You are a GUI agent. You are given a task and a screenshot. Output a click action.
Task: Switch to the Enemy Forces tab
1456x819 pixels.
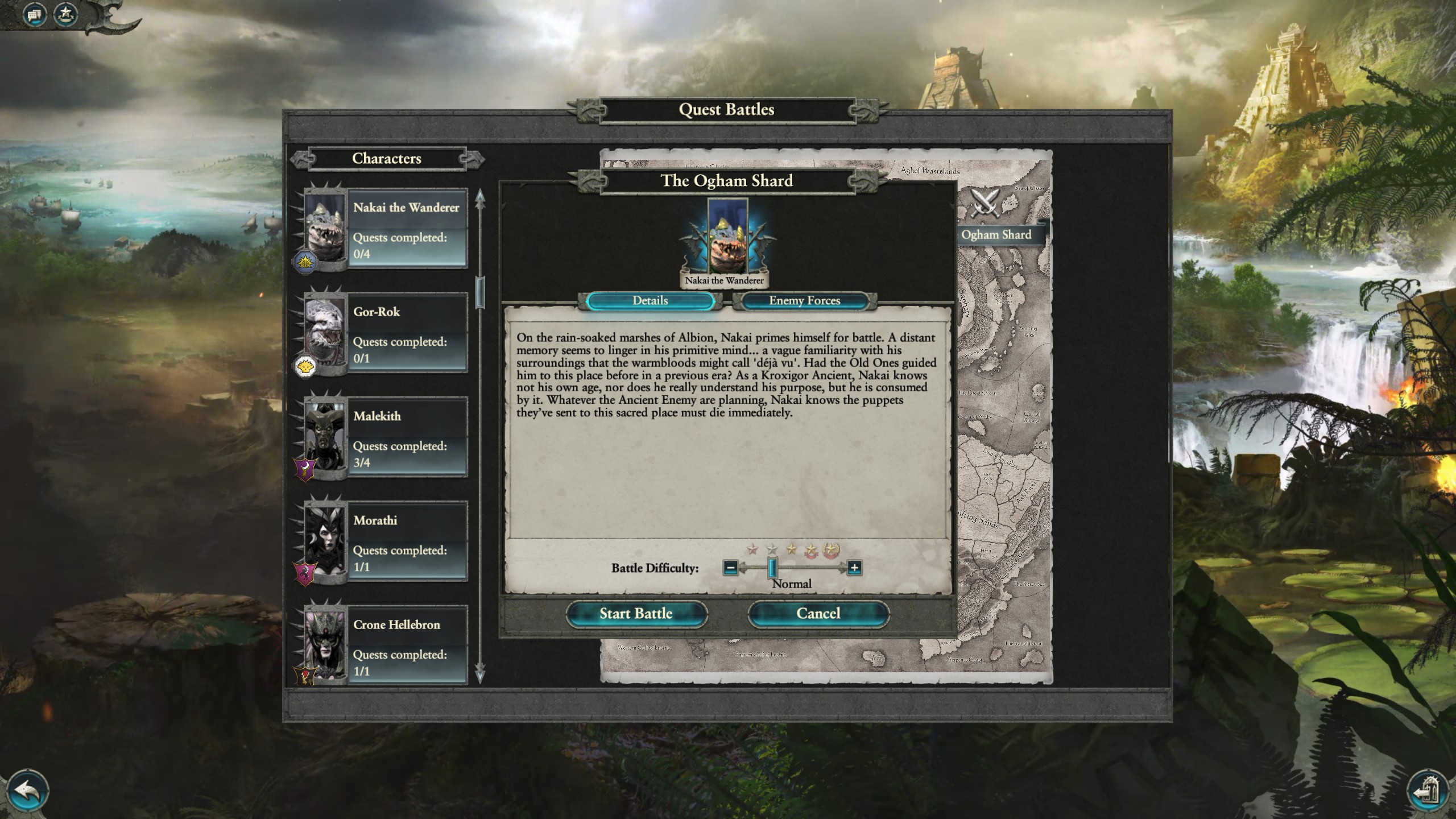(x=804, y=301)
